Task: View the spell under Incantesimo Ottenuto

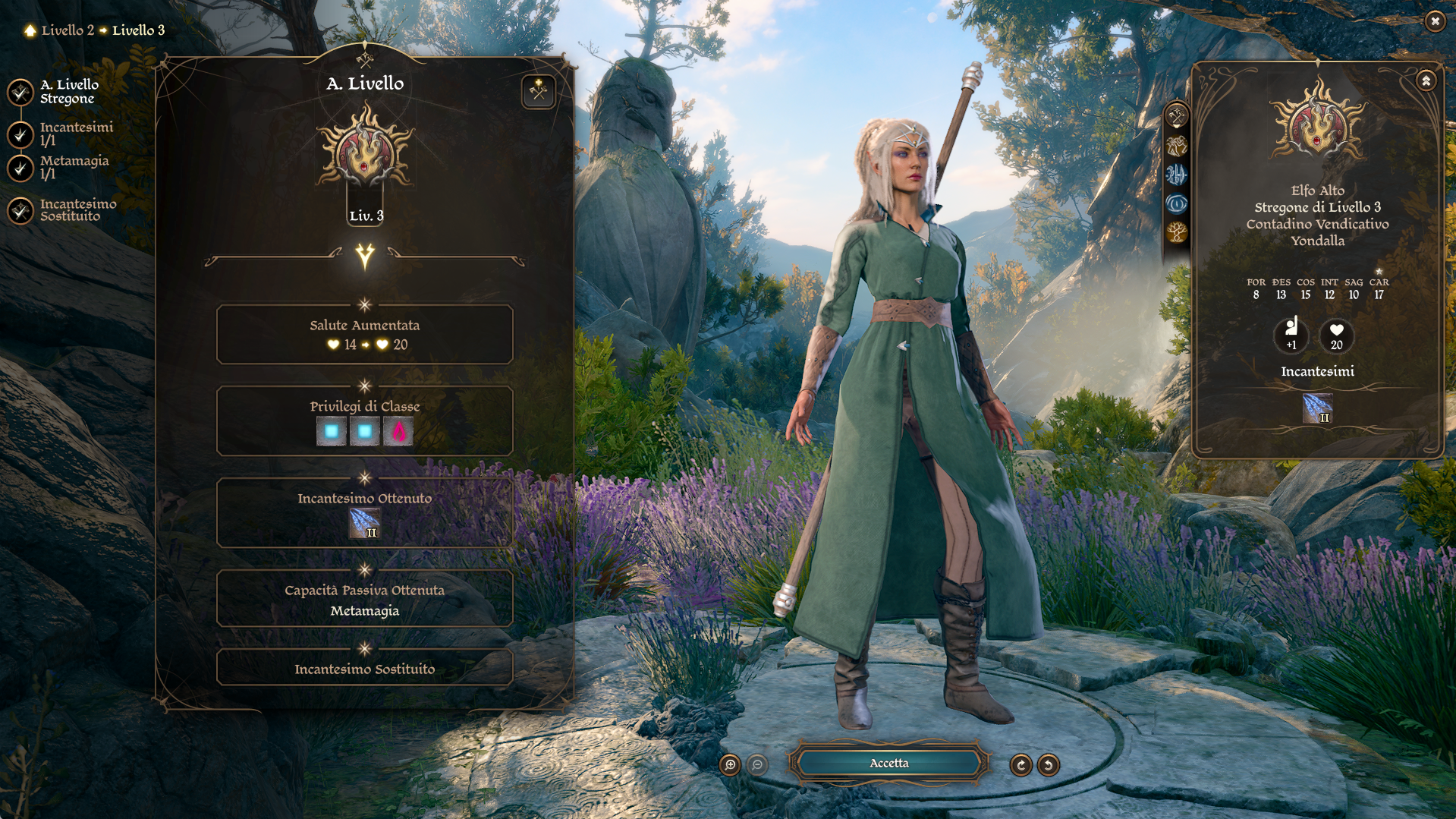Action: coord(364,523)
